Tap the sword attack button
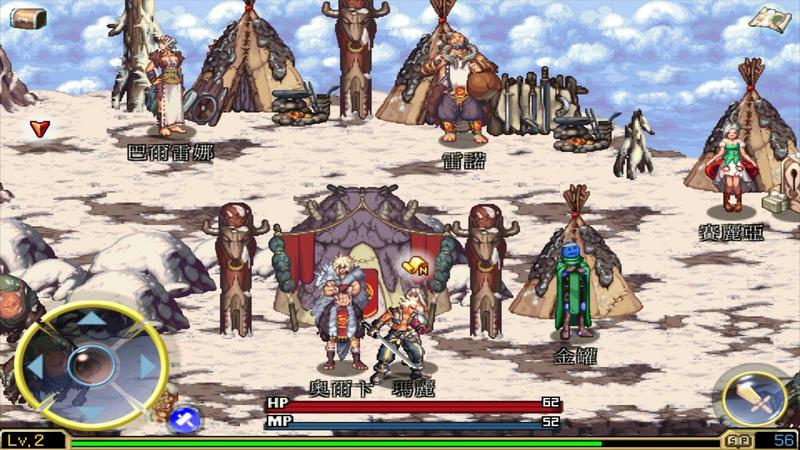The height and width of the screenshot is (450, 800). pos(754,398)
